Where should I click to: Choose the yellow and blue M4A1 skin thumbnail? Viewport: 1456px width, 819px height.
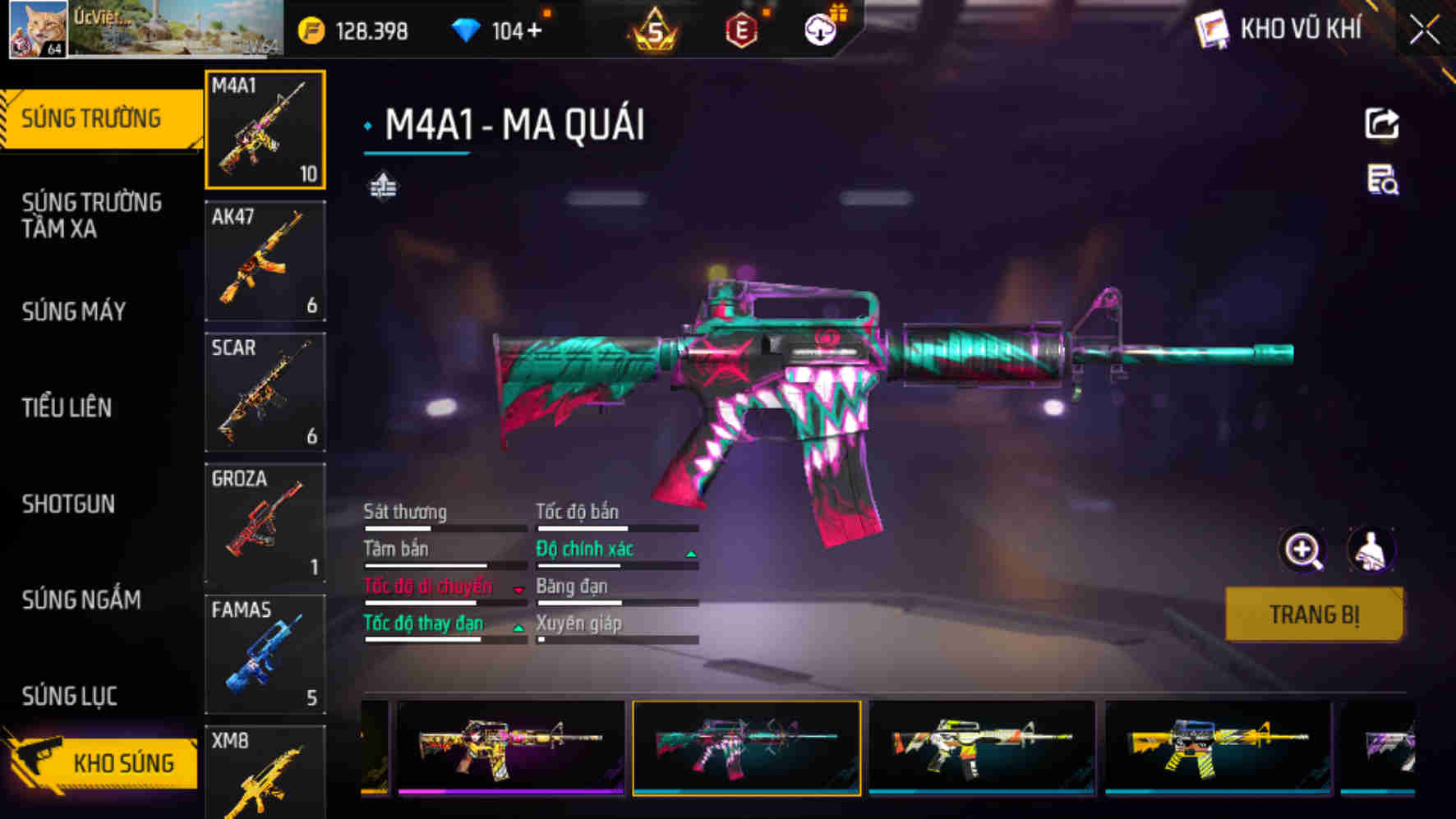(1217, 746)
